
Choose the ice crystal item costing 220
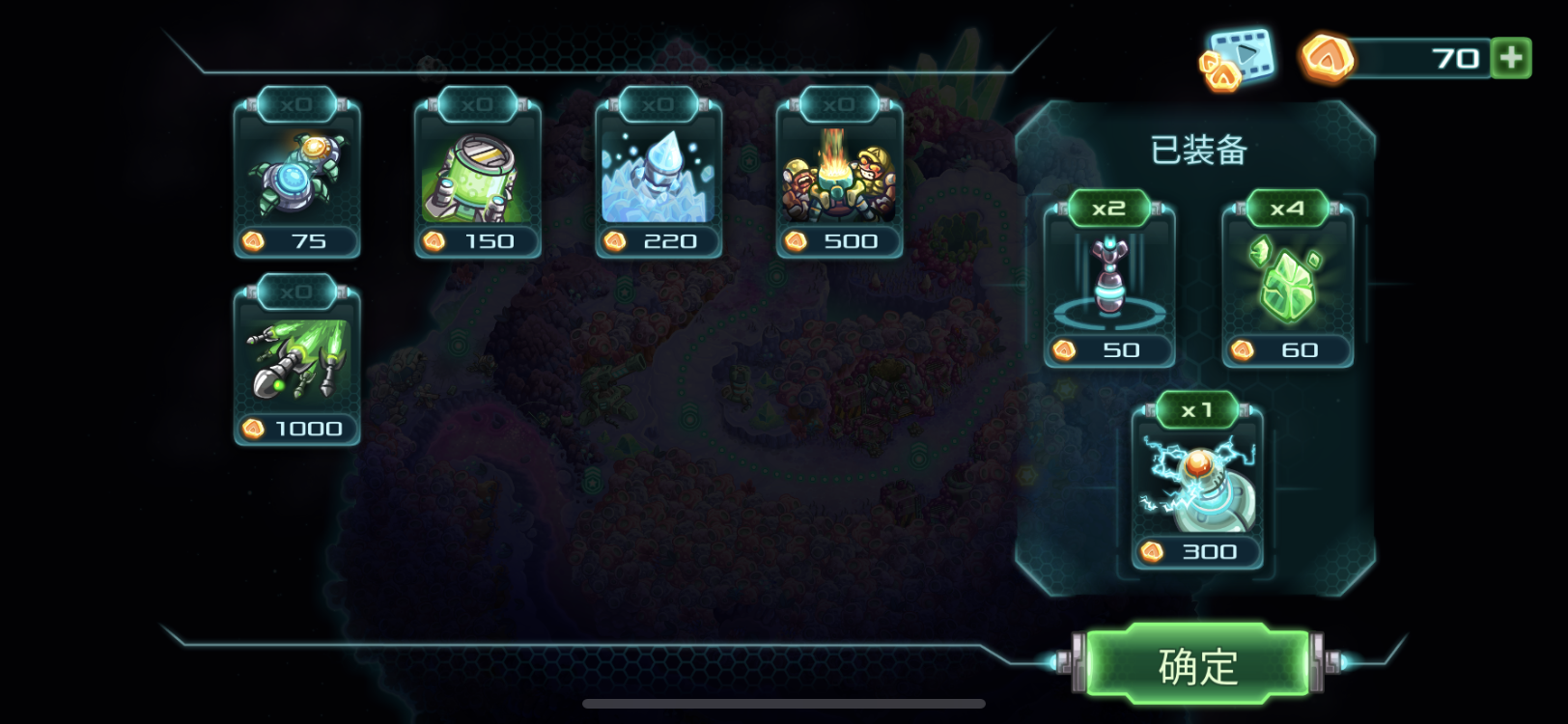658,178
